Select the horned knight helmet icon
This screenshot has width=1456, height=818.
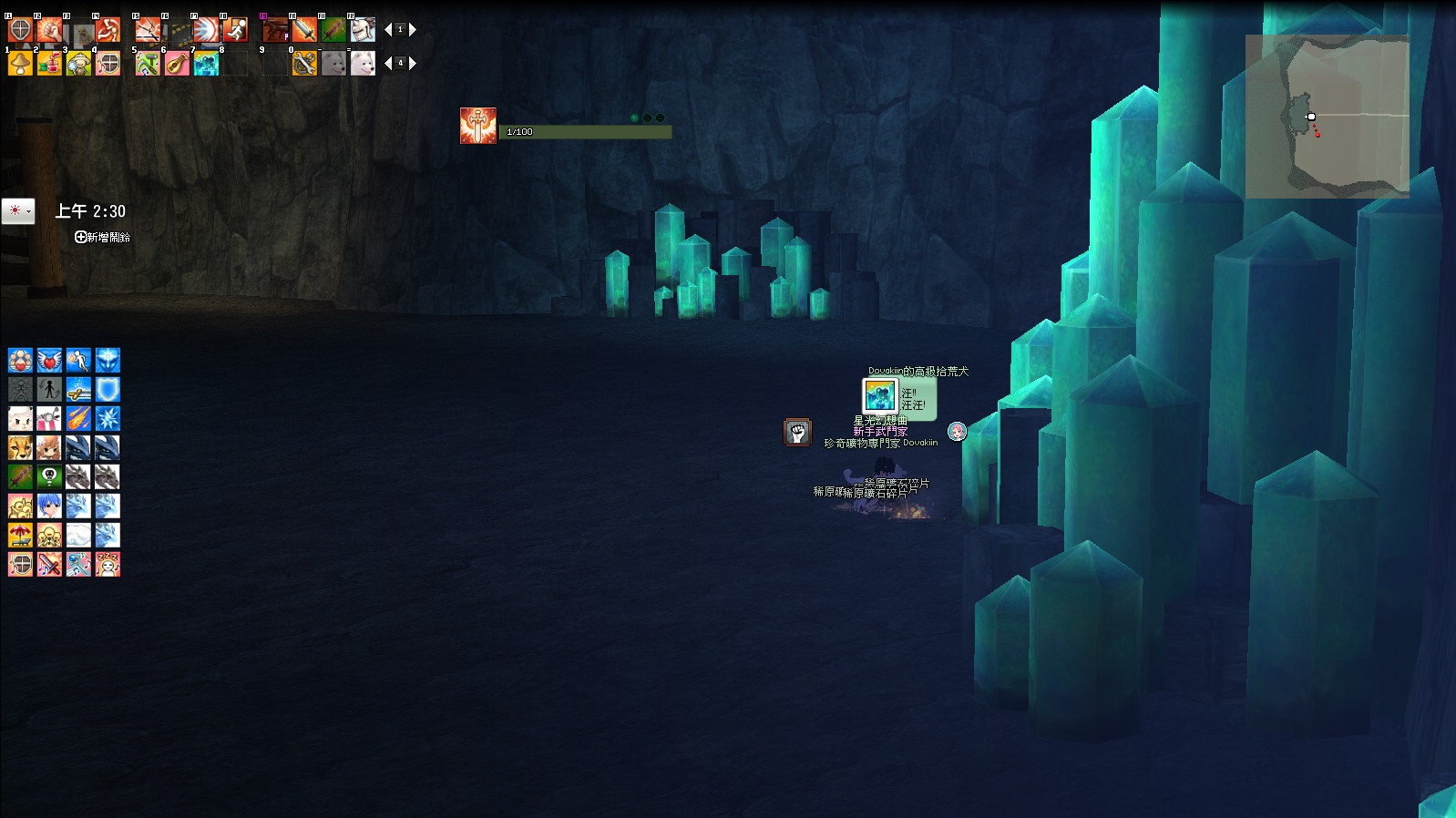pyautogui.click(x=363, y=30)
